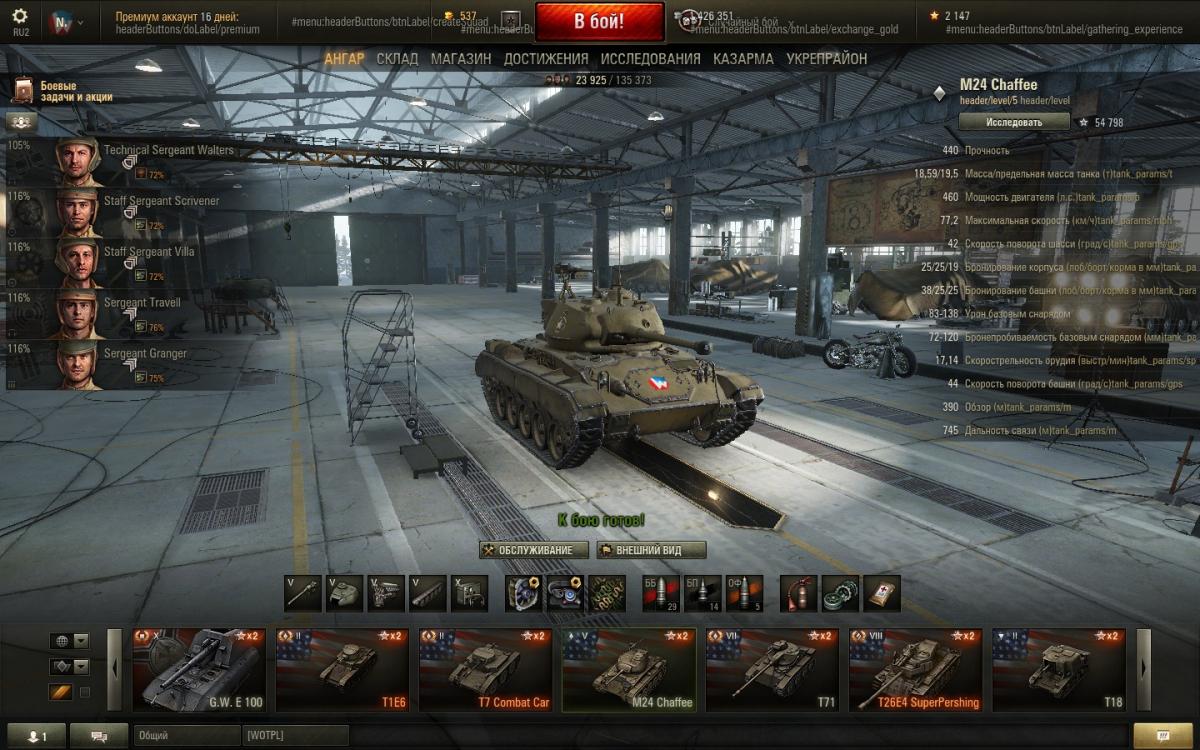Screen dimensions: 1200x750
Task: Pick the T71 tank from the carousel
Action: click(772, 669)
